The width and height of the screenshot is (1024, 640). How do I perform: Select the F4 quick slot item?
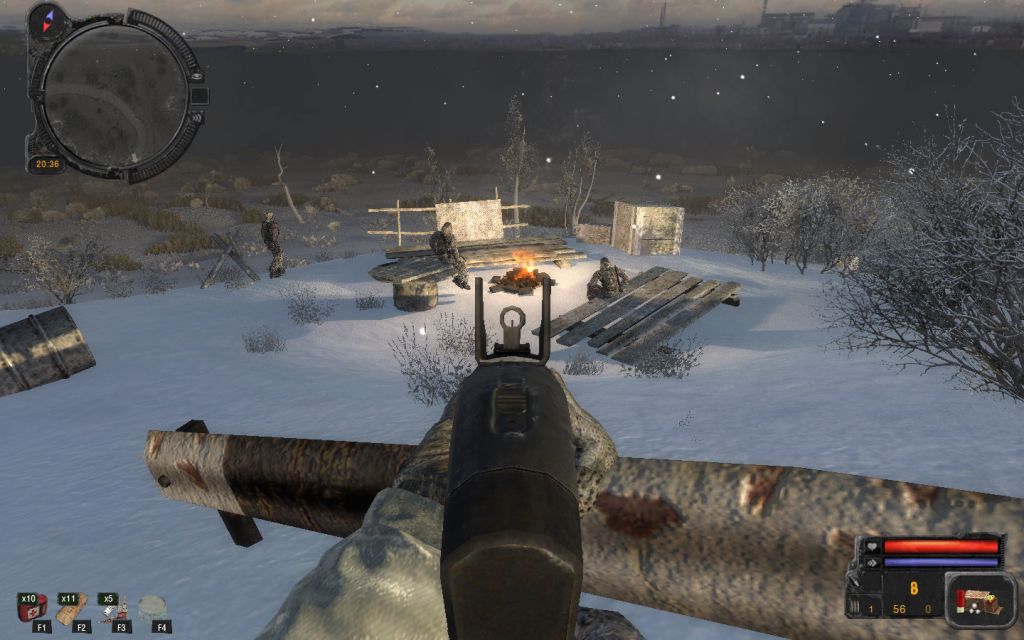tap(153, 607)
